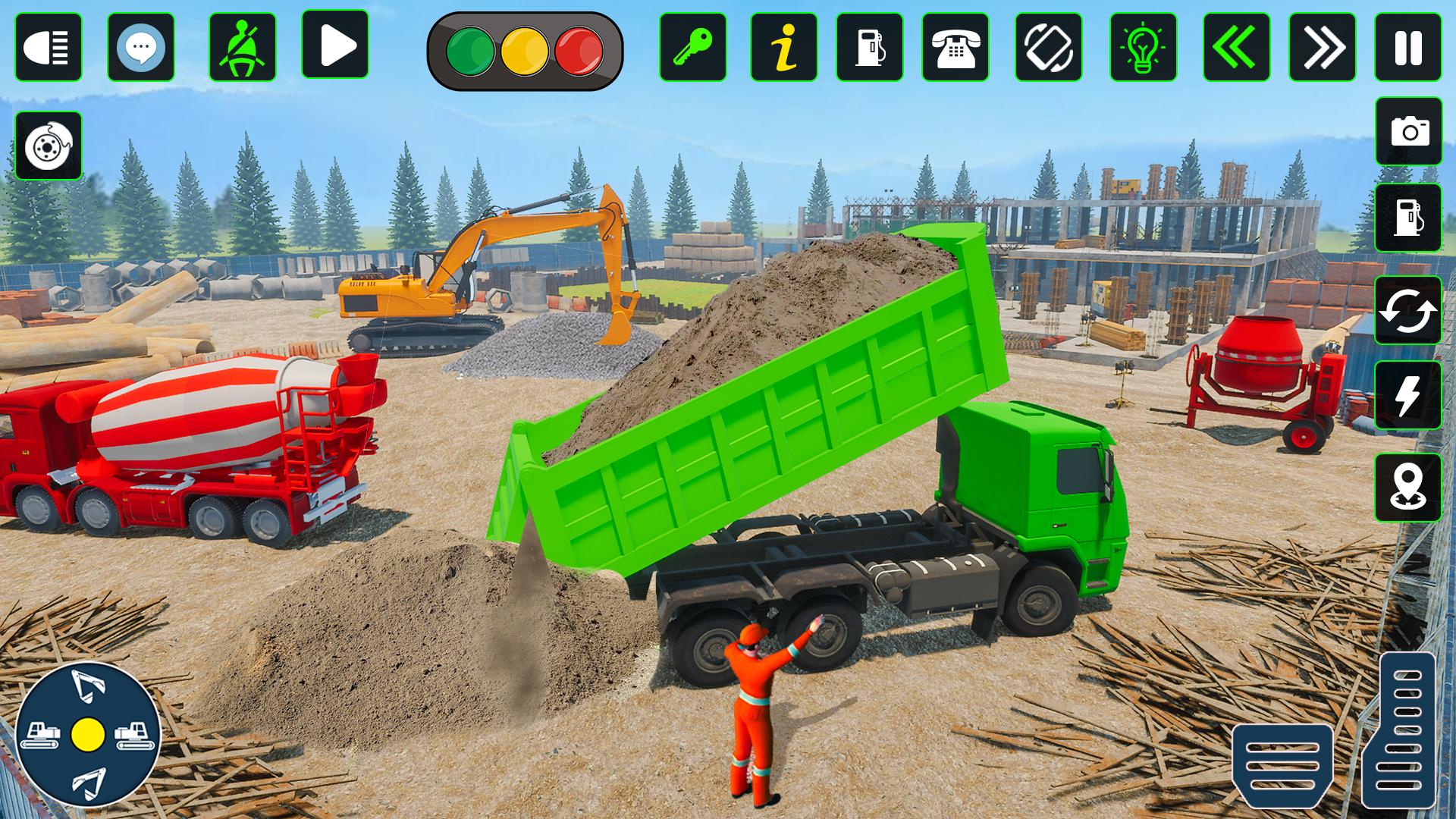This screenshot has width=1456, height=819.
Task: Select the green key ignition icon
Action: click(693, 47)
